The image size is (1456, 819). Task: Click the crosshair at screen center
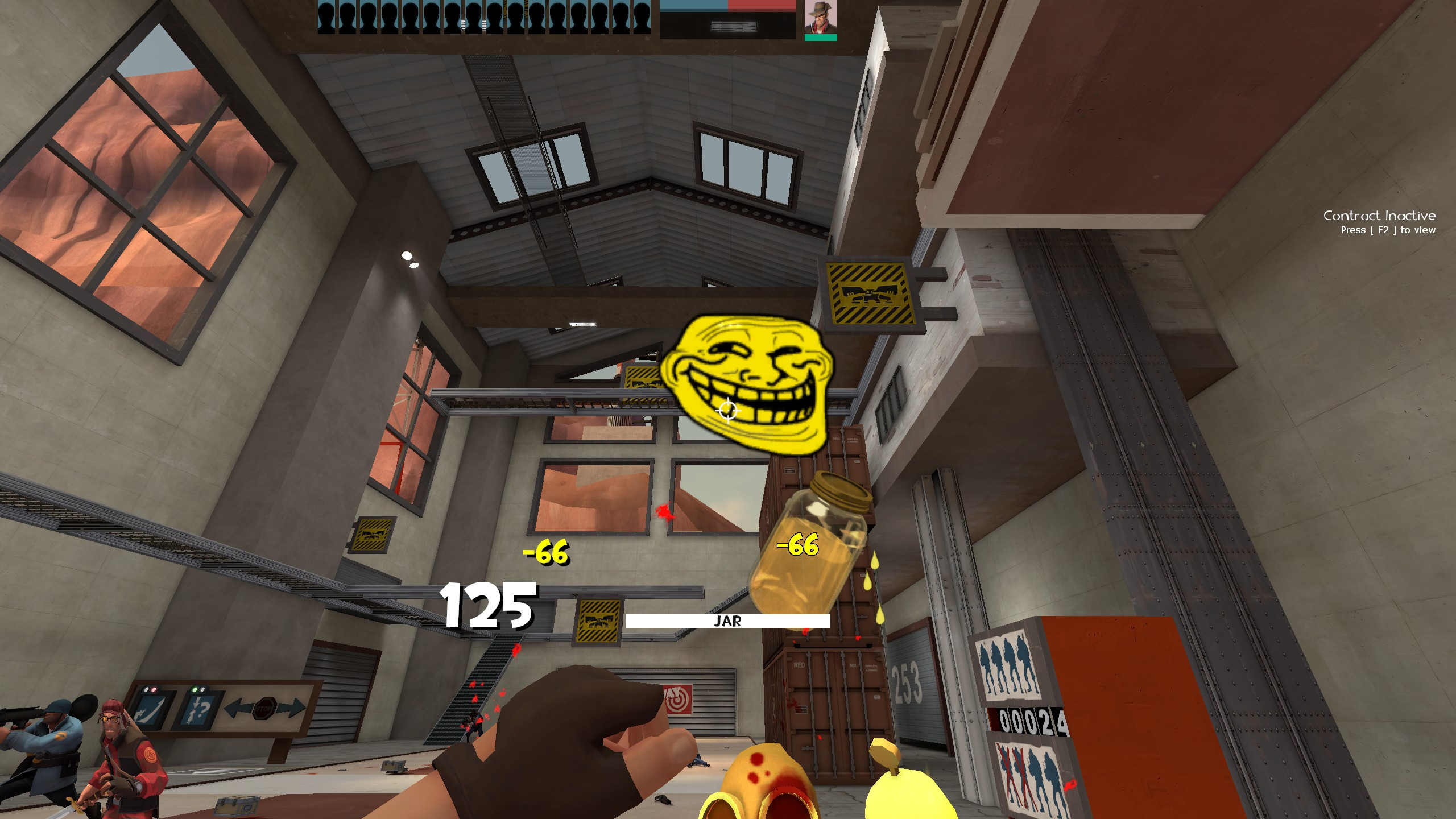(728, 409)
